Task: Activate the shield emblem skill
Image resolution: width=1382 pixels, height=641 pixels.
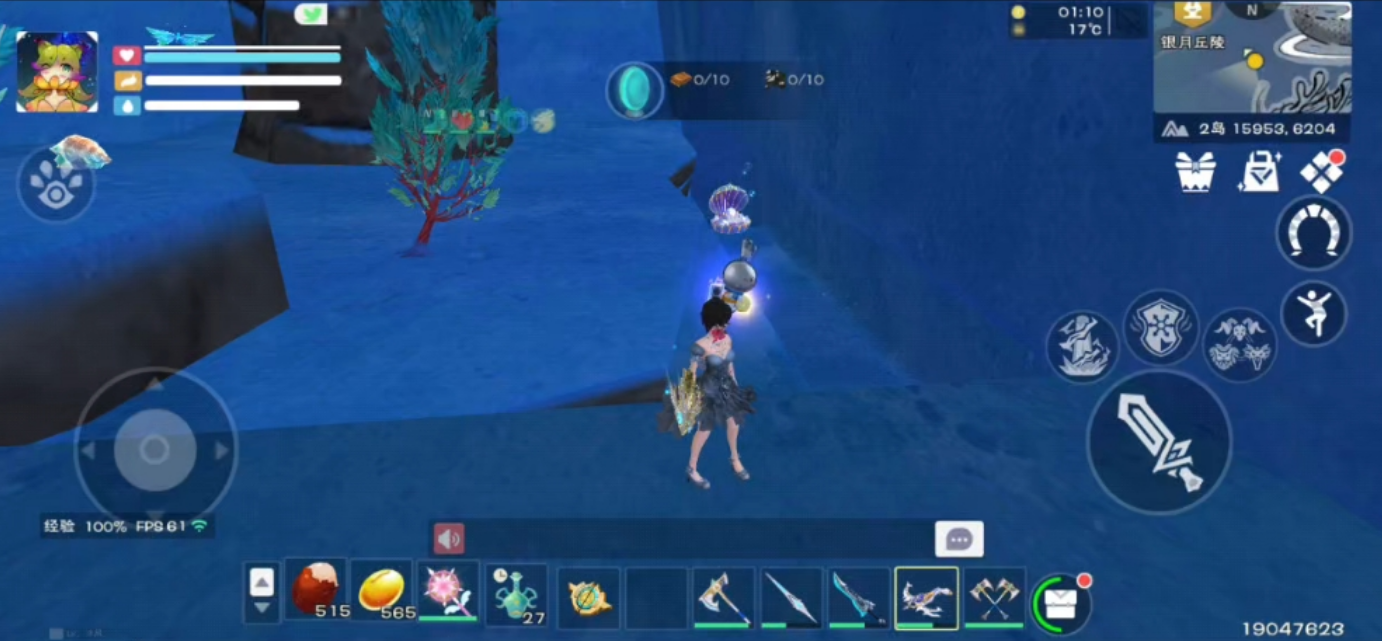Action: [x=1161, y=327]
